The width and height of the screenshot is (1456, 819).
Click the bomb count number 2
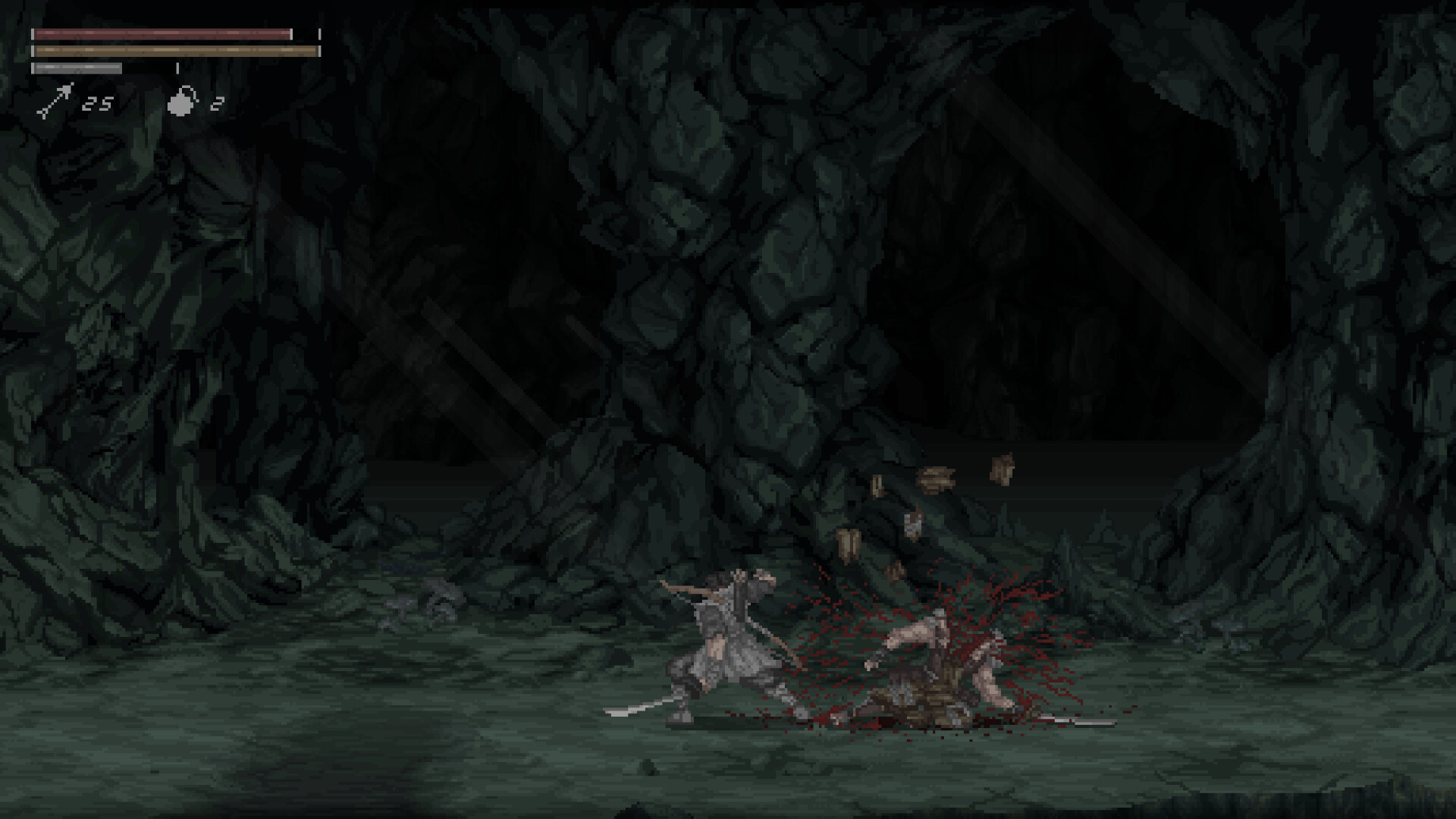click(216, 103)
